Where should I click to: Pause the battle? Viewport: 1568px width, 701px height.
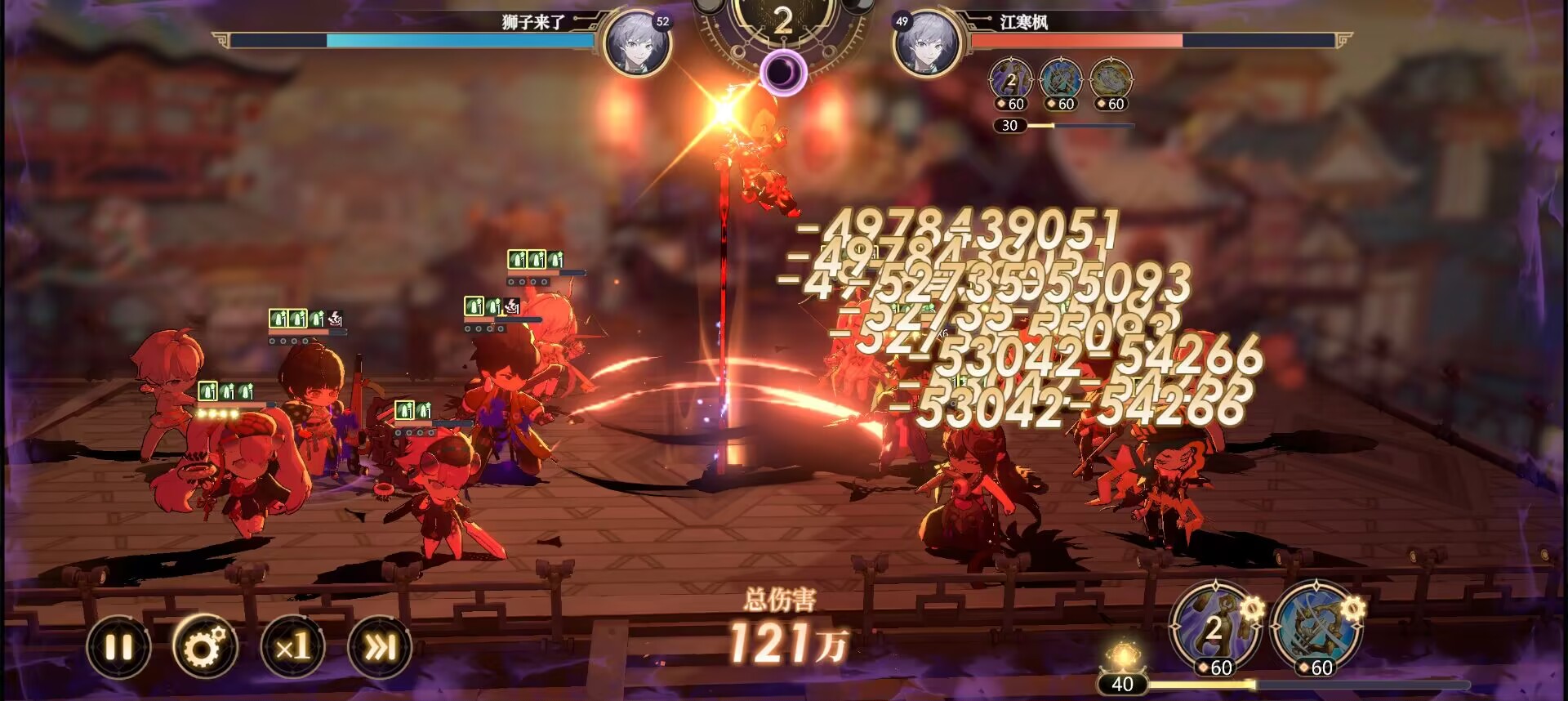click(x=119, y=647)
